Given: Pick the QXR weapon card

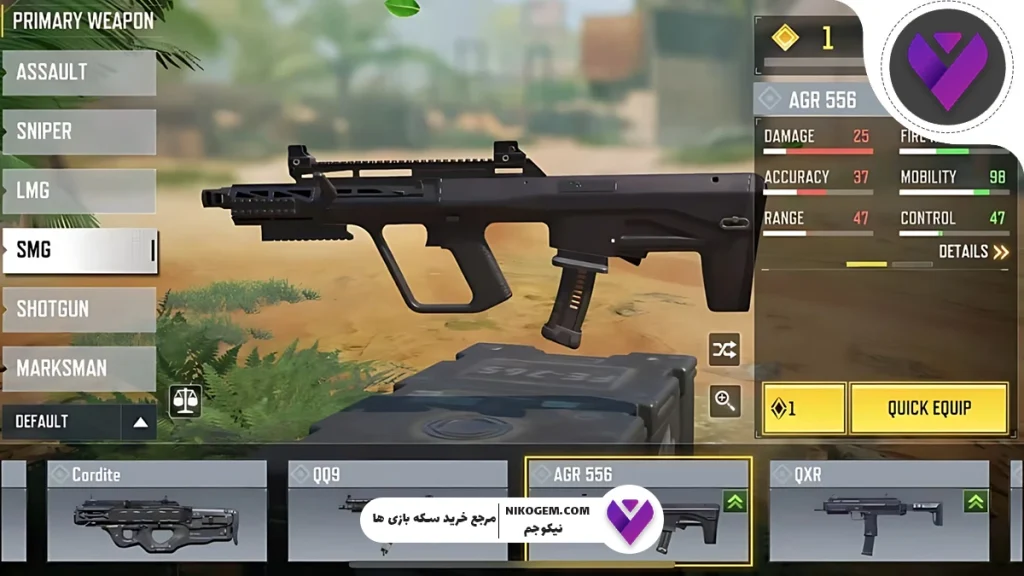Looking at the screenshot, I should pos(879,511).
